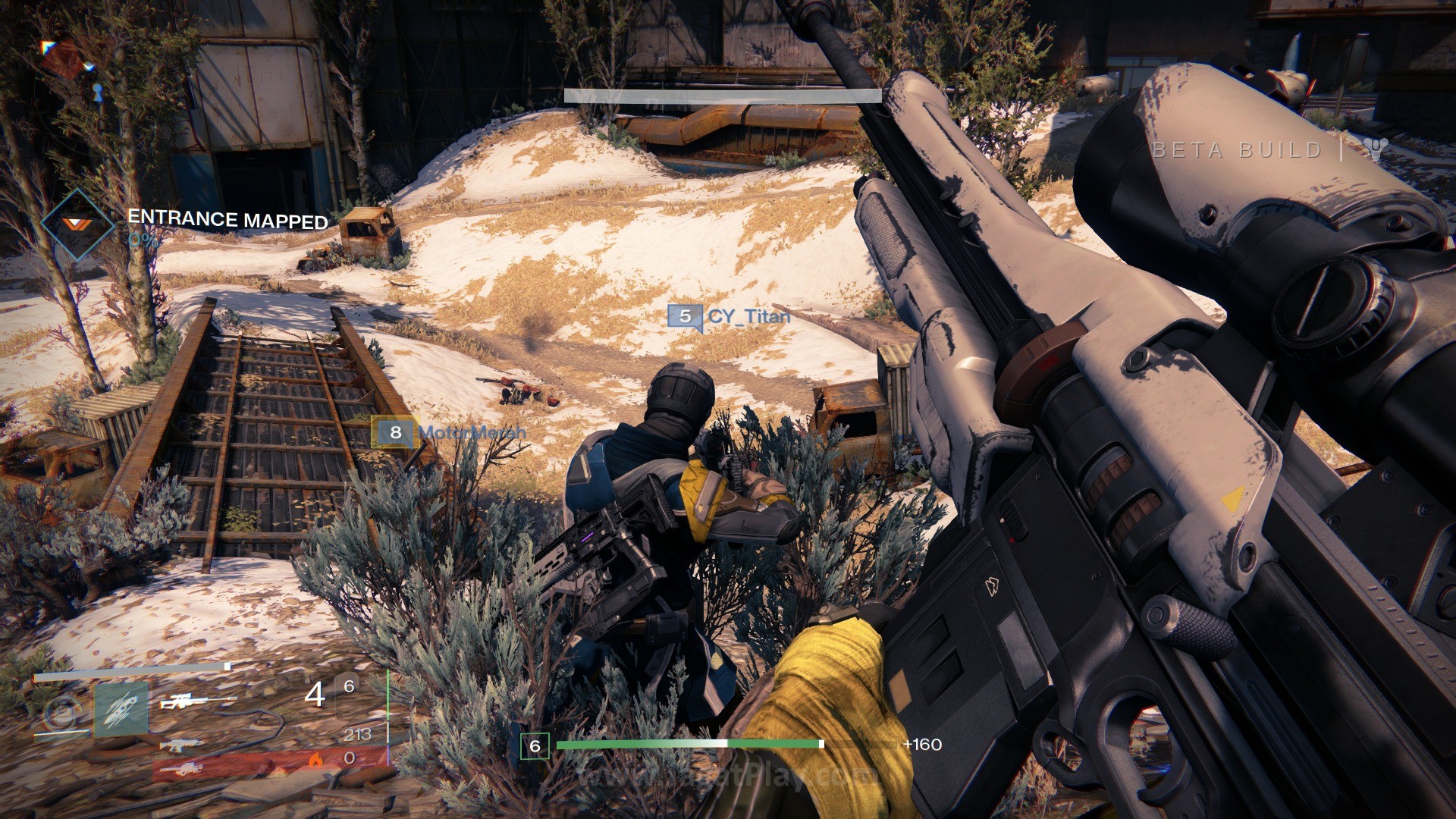Select the ENTRANCE MAPPED objective diamond icon
1456x819 pixels.
pos(77,224)
